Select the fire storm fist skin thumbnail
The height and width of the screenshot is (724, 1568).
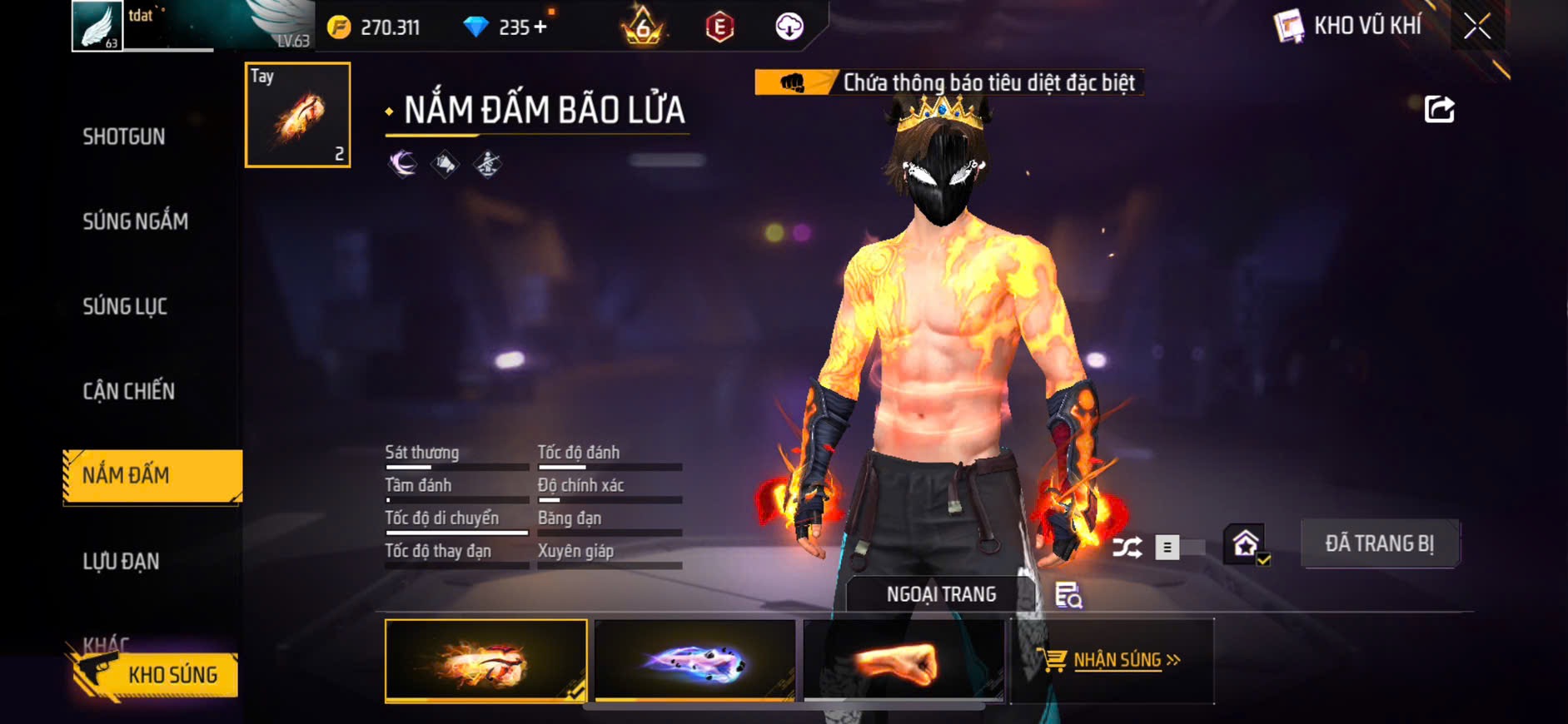point(485,661)
